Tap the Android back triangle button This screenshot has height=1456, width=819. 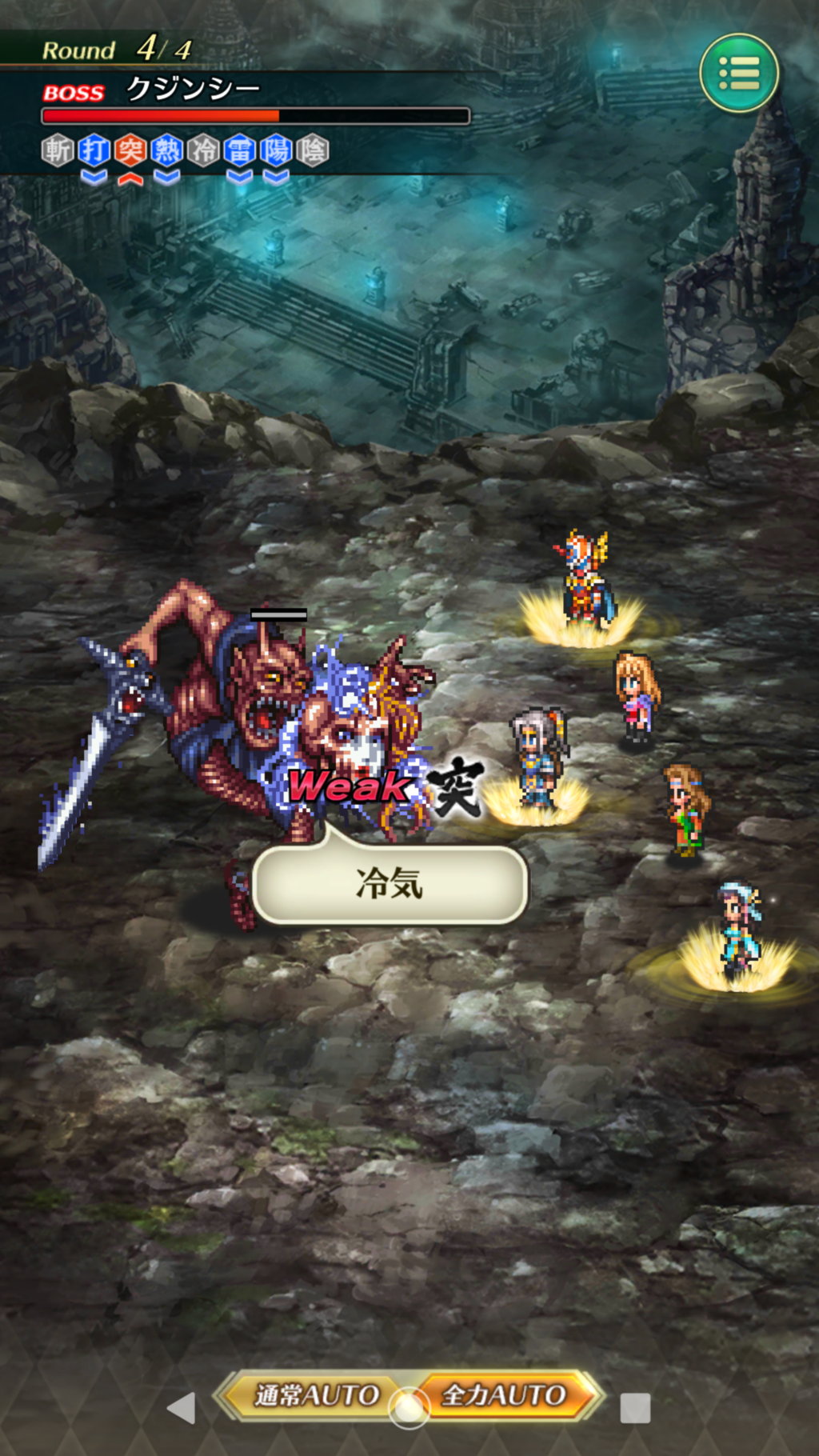tap(182, 1408)
